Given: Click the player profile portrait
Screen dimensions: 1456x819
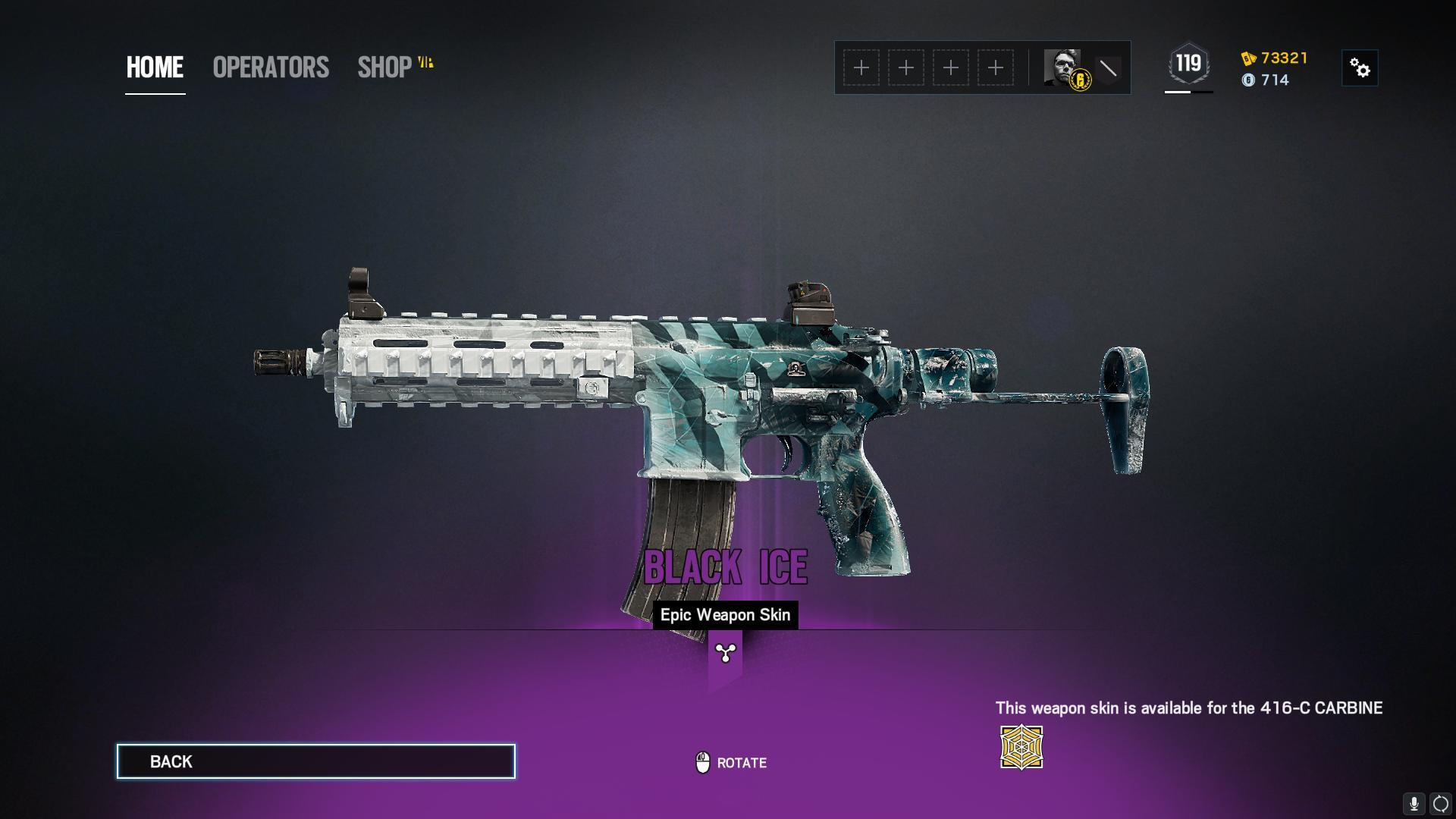Looking at the screenshot, I should pos(1062,68).
